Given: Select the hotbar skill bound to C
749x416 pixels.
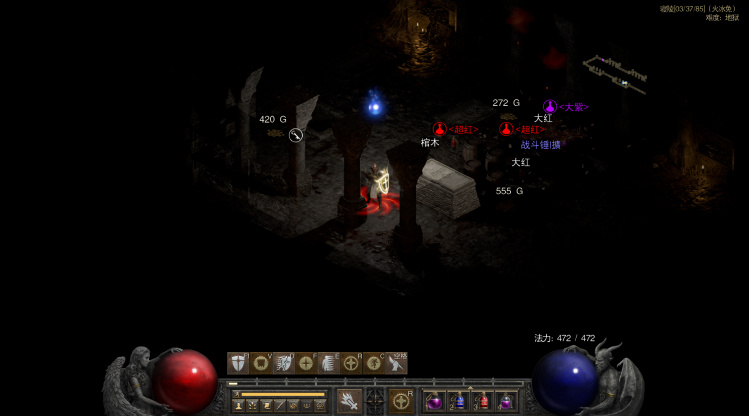Looking at the screenshot, I should click(x=374, y=363).
